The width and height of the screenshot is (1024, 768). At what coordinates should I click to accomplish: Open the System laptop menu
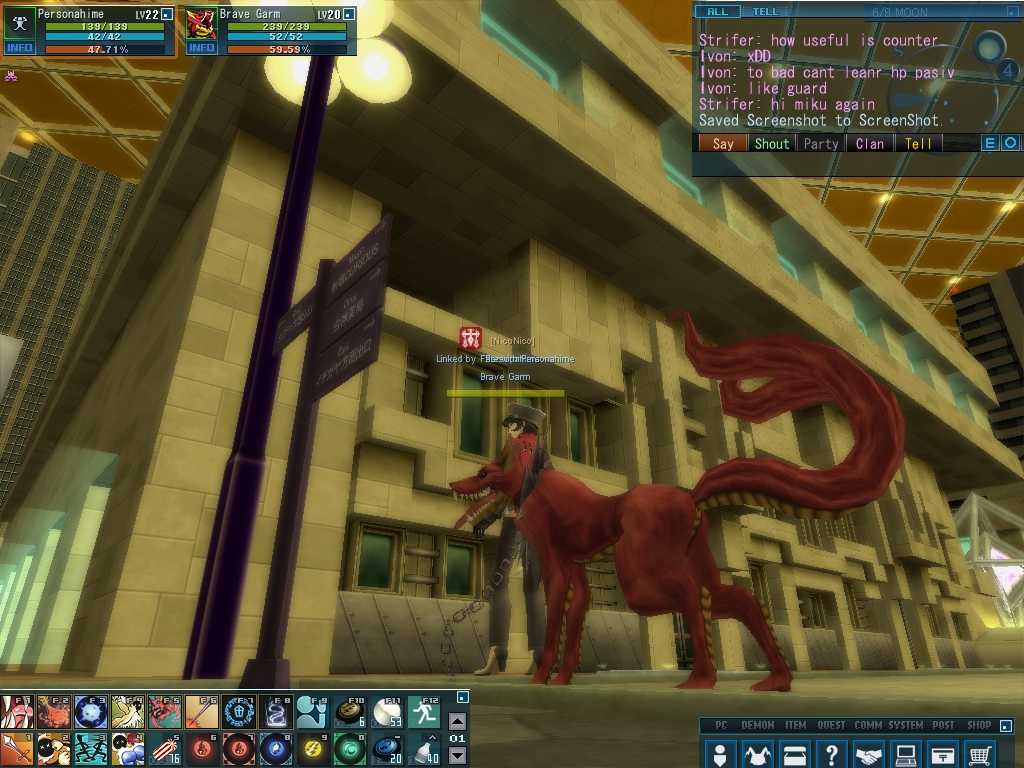(906, 754)
